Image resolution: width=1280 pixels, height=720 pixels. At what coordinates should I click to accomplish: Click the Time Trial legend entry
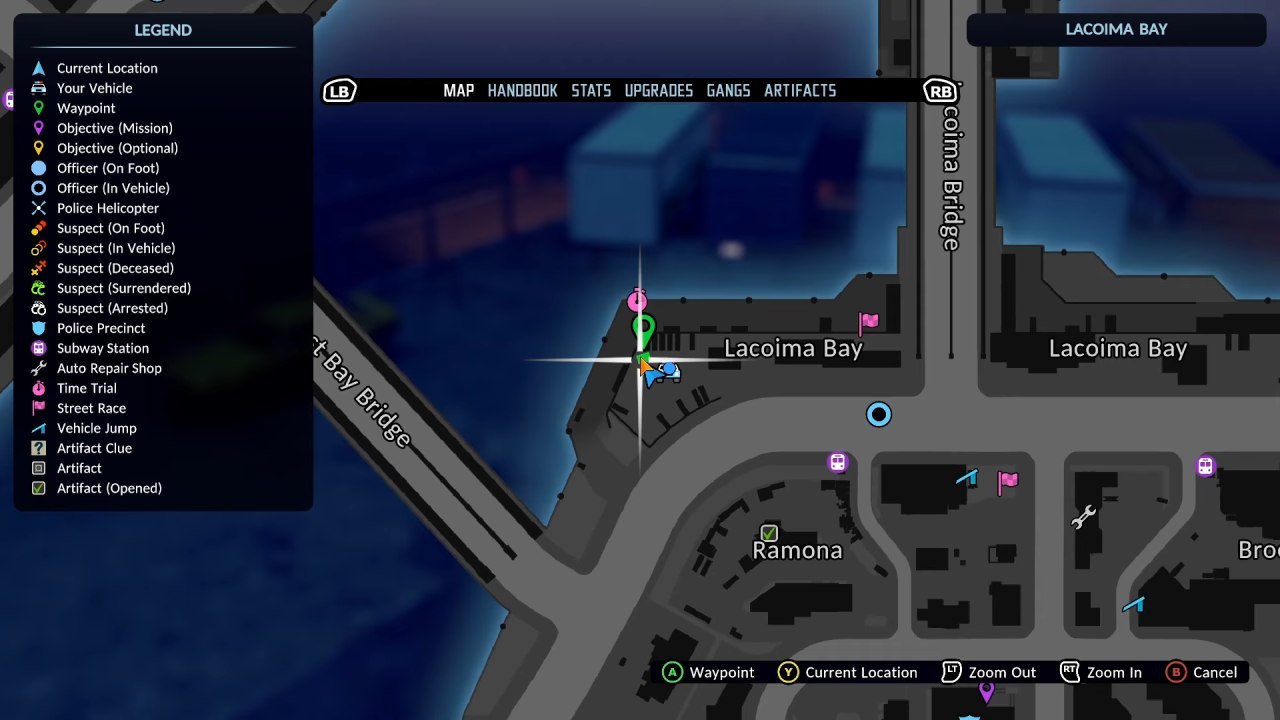point(86,388)
